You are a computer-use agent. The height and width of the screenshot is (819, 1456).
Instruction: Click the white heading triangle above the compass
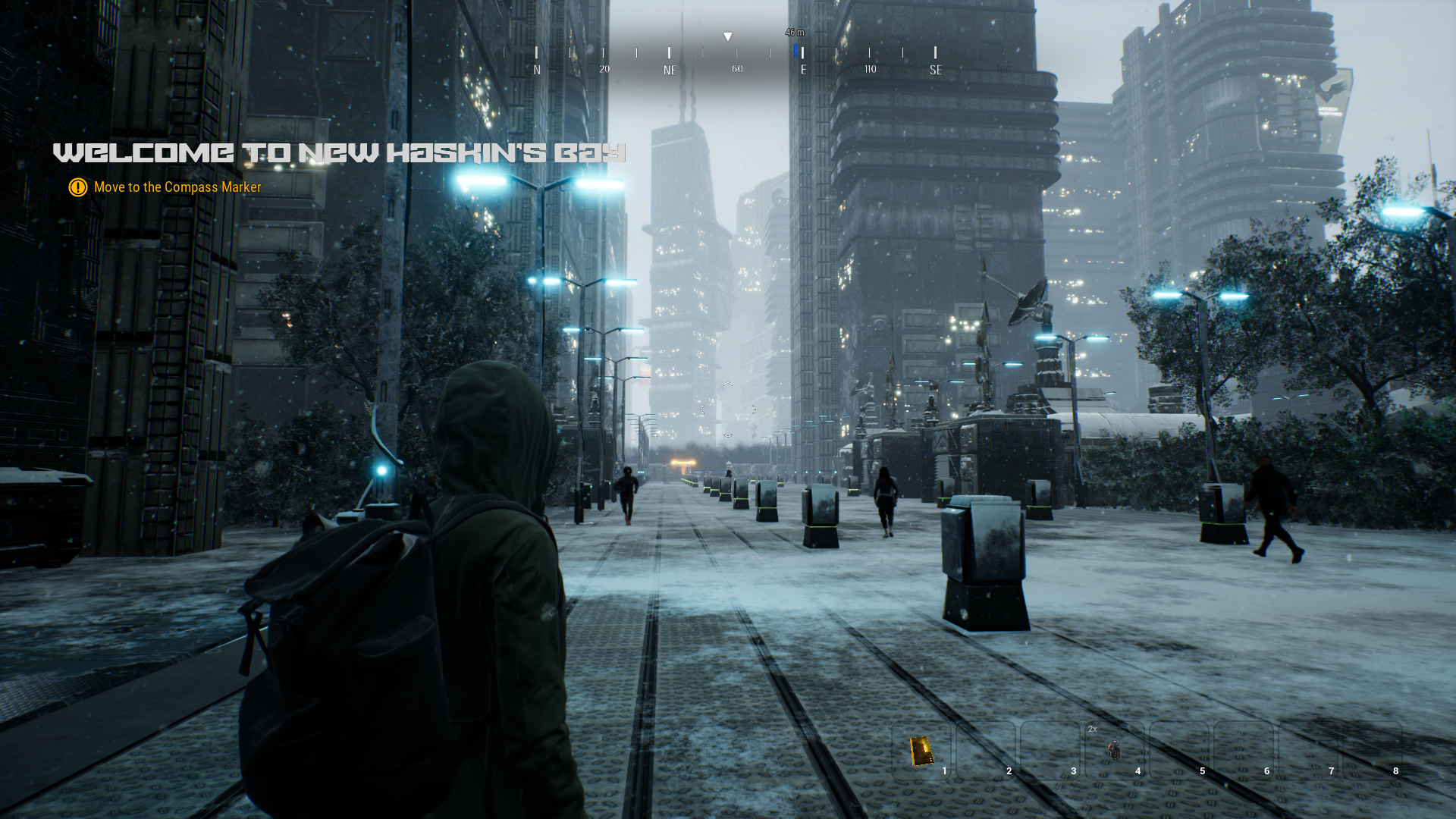pyautogui.click(x=728, y=35)
